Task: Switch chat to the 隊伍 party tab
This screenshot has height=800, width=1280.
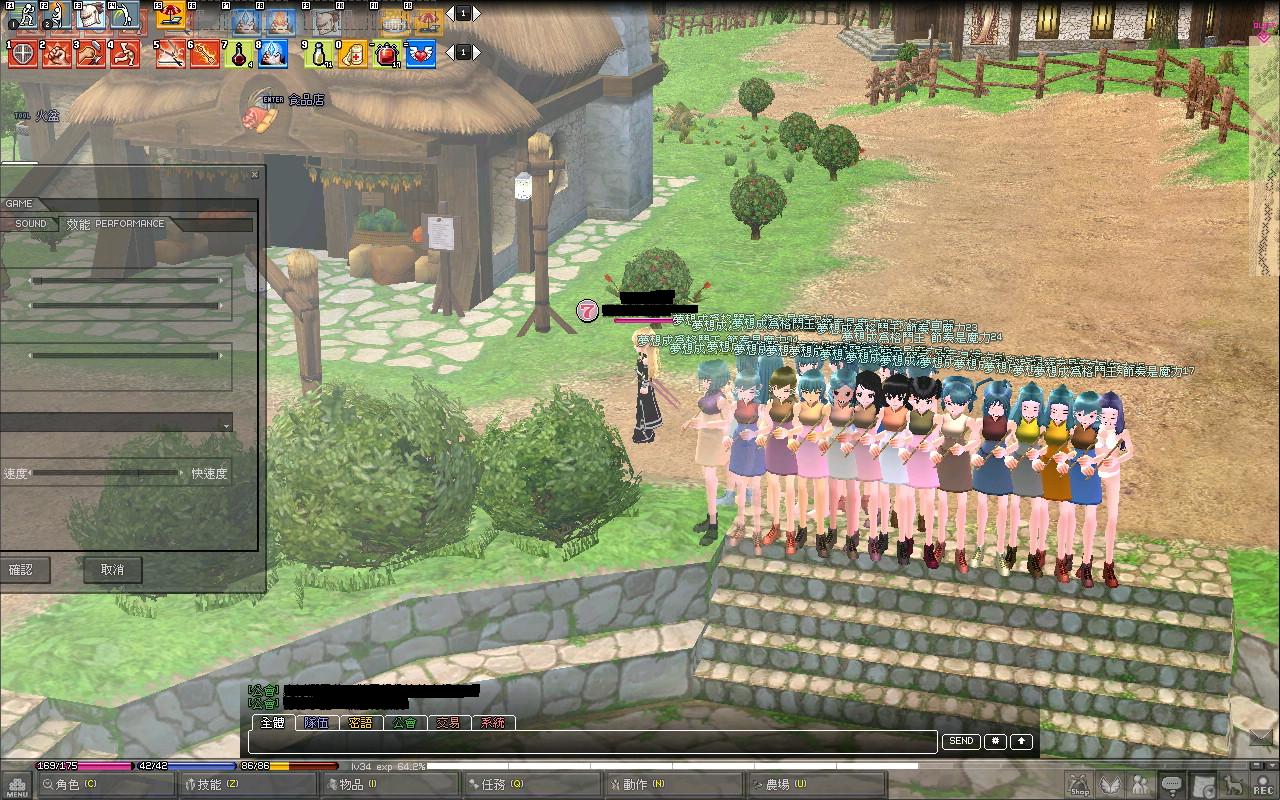Action: coord(316,722)
